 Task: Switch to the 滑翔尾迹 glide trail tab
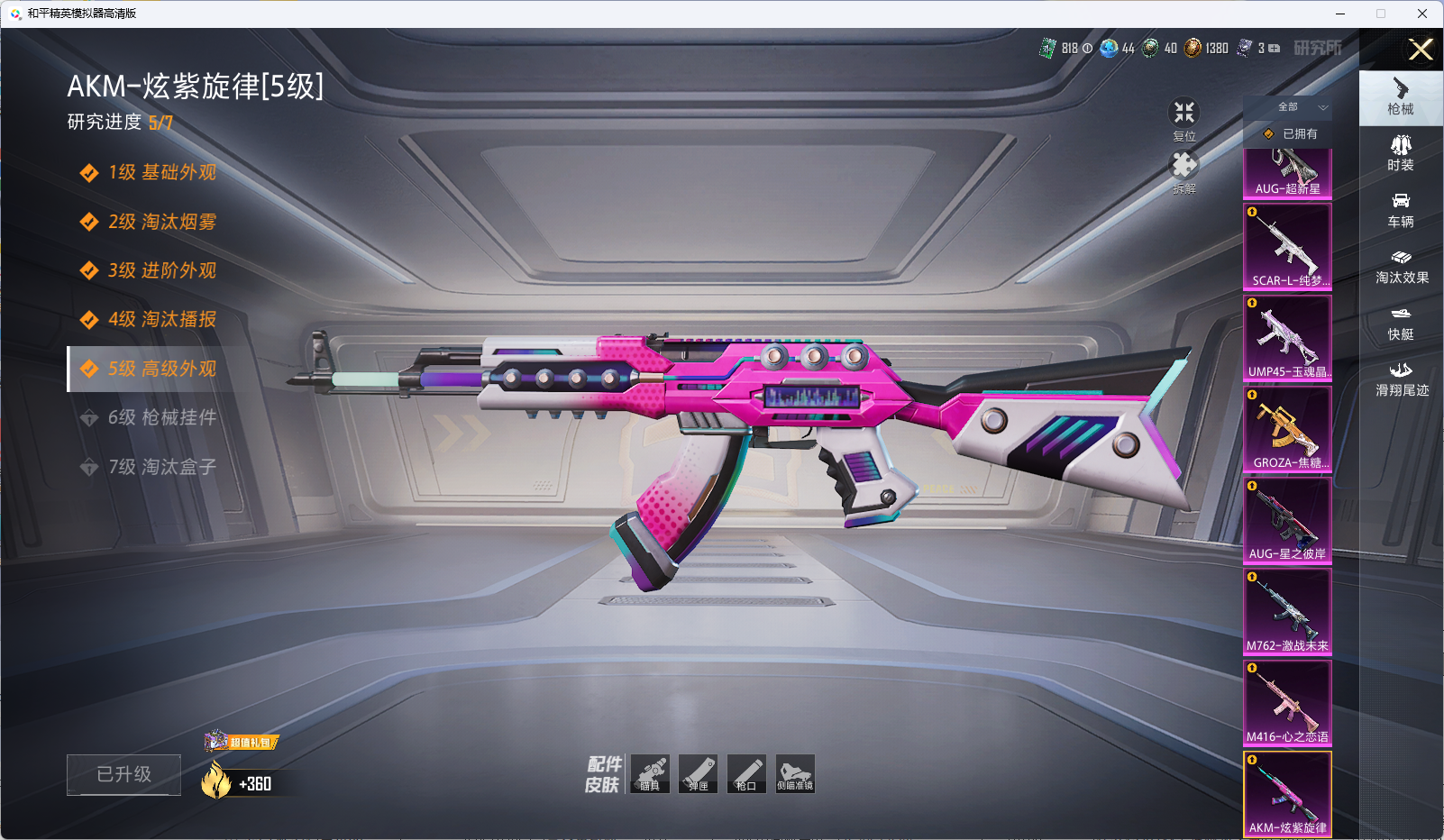click(1401, 379)
